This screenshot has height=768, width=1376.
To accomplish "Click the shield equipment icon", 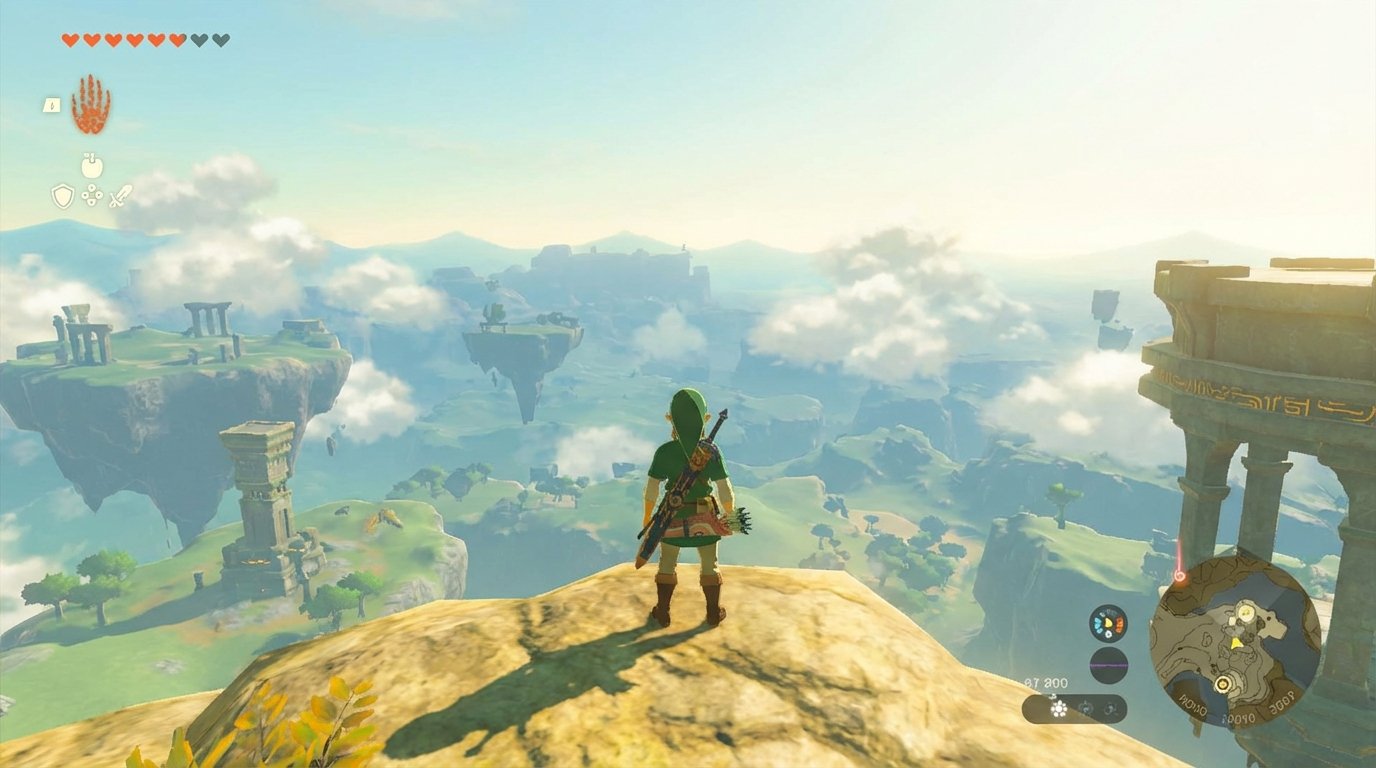I will point(62,195).
